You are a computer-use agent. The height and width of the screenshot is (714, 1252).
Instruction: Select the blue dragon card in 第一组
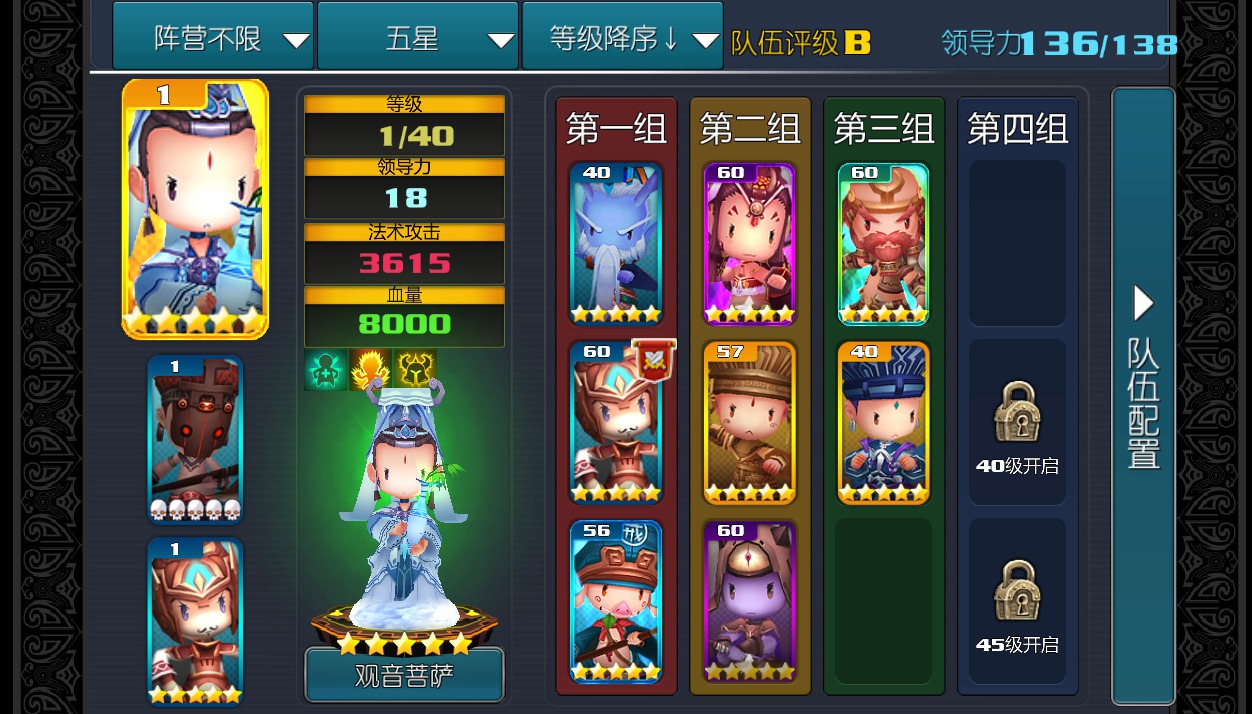[x=616, y=244]
